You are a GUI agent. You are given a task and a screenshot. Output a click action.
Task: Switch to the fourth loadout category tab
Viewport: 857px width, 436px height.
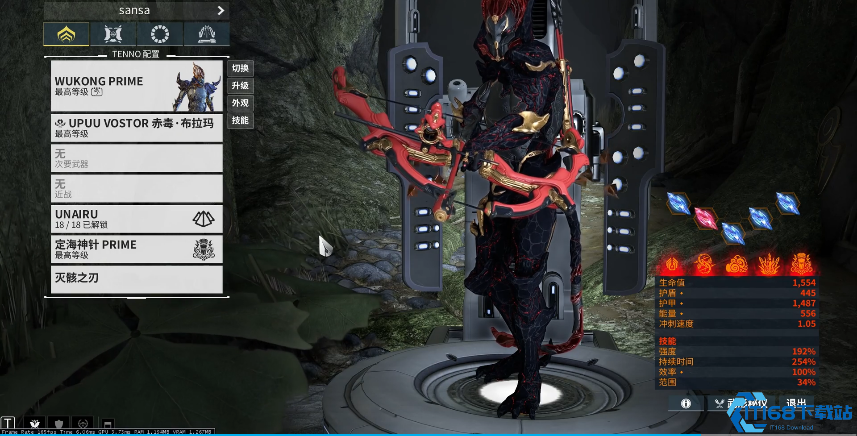pyautogui.click(x=207, y=35)
